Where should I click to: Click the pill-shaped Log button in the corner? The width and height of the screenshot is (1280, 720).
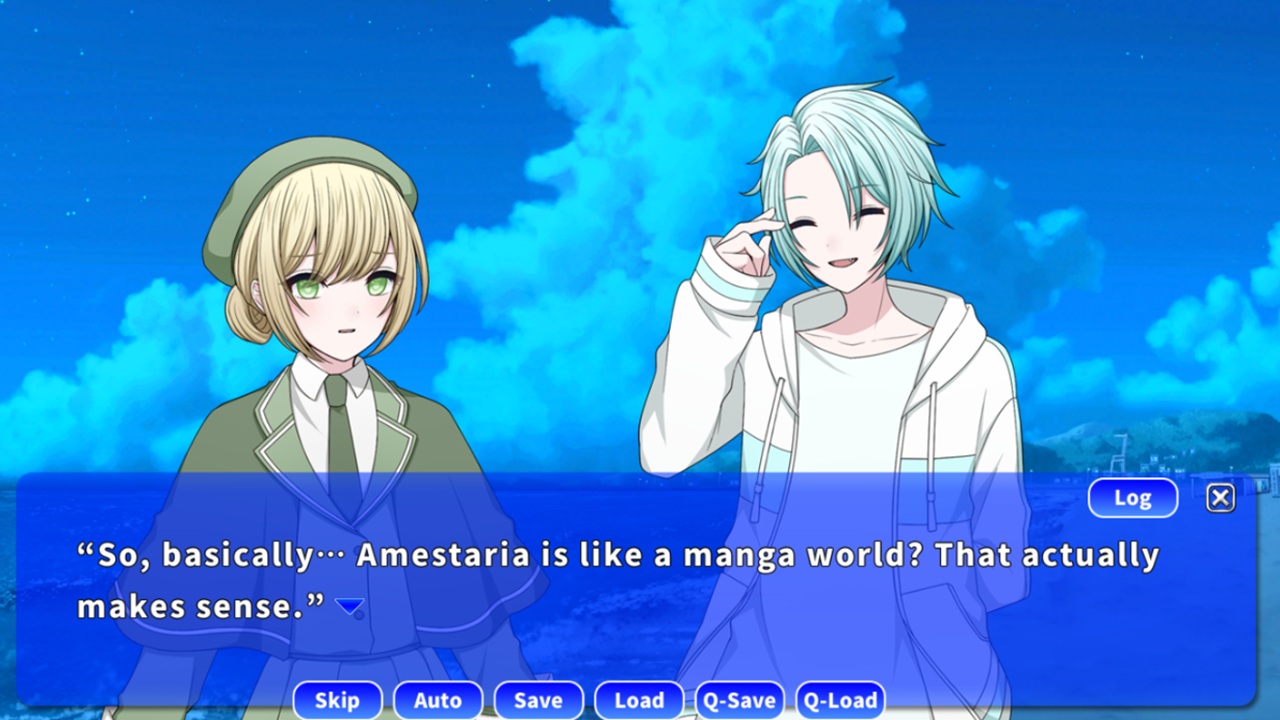tap(1132, 497)
